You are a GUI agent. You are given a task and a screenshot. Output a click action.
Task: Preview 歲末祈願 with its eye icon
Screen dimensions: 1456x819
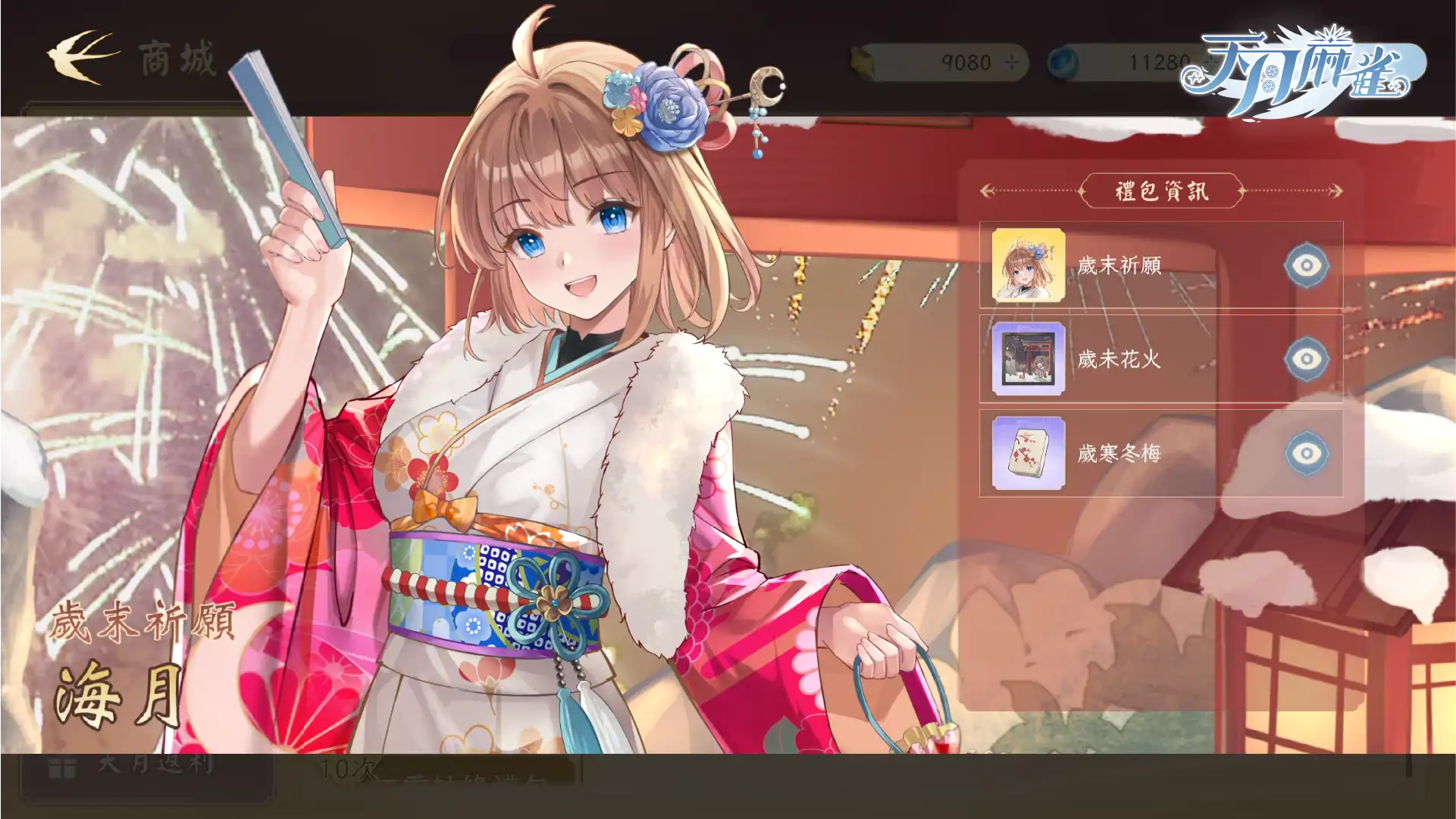click(1306, 265)
